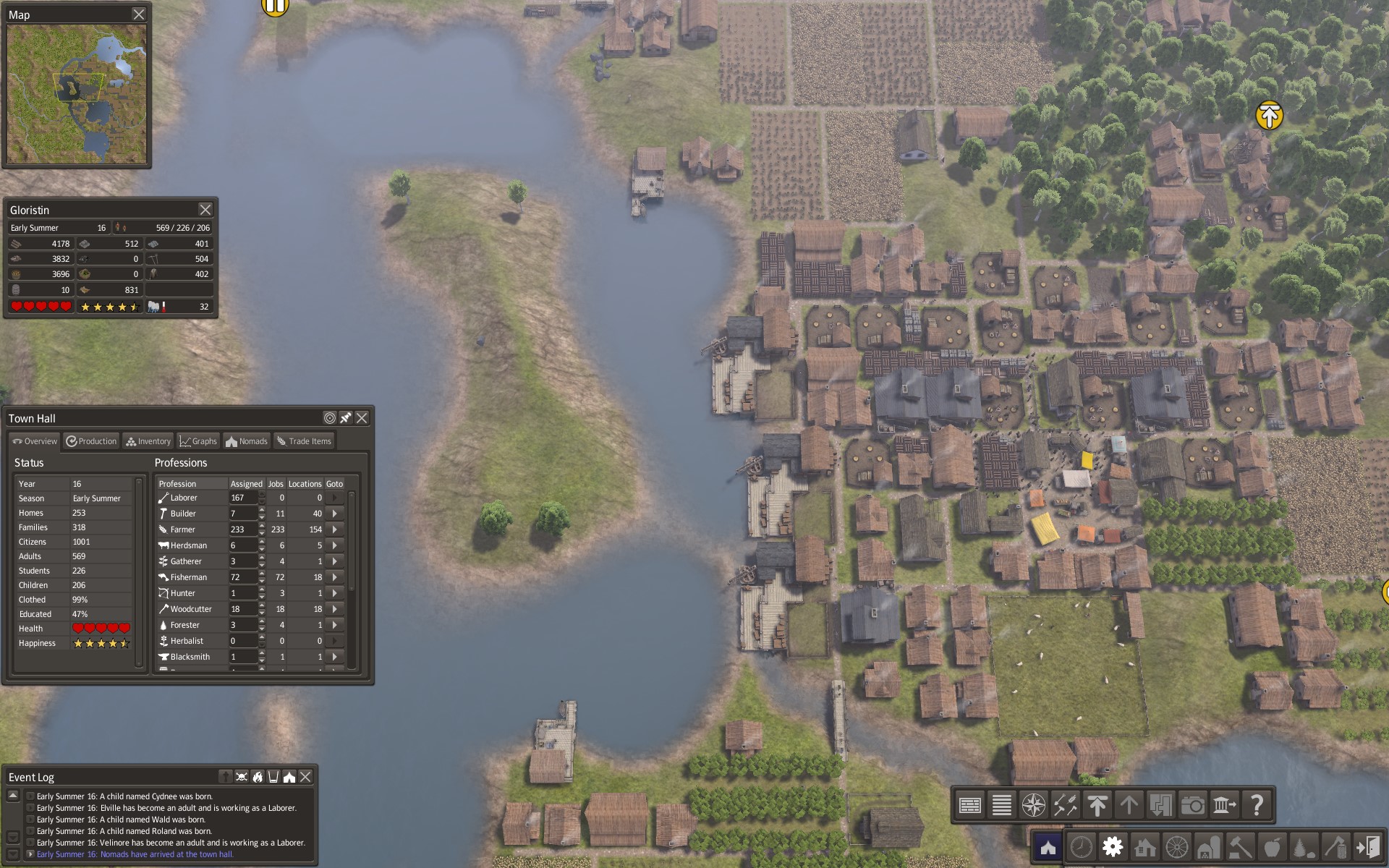Open the help question mark menu

(x=1257, y=804)
